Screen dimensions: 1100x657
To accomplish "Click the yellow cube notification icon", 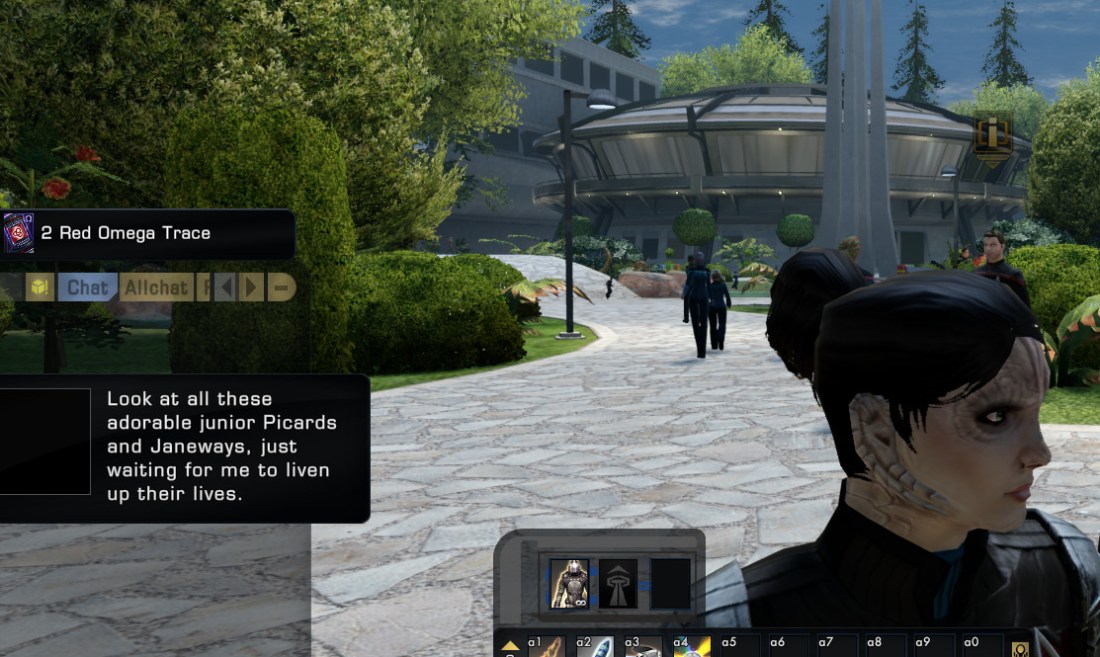I will (x=39, y=288).
